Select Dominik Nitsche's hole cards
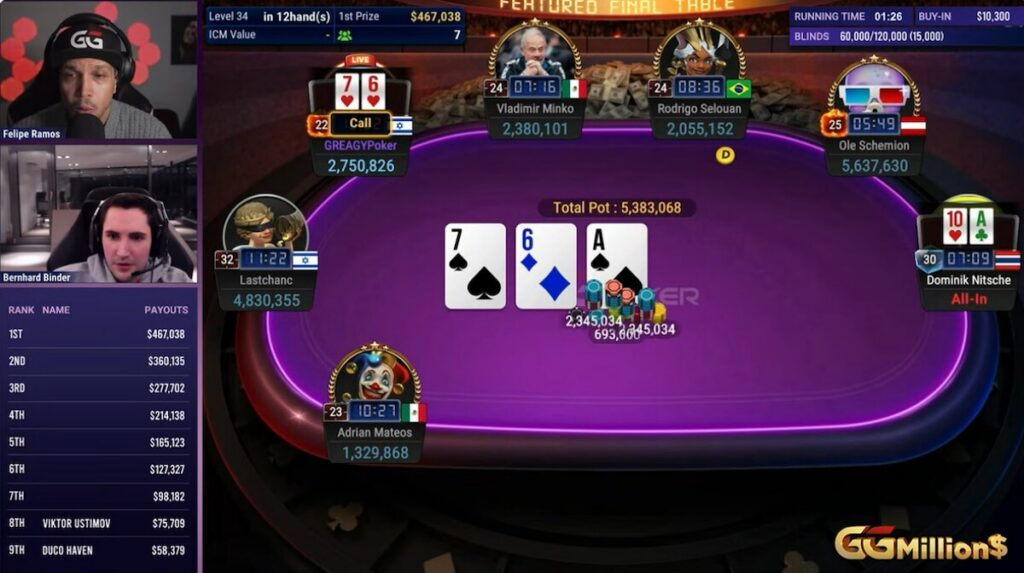 966,227
